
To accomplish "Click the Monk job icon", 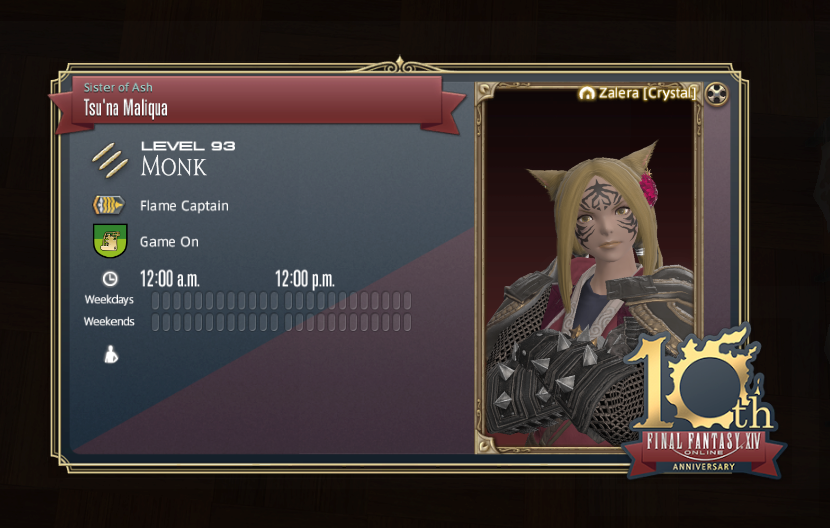I will [108, 158].
